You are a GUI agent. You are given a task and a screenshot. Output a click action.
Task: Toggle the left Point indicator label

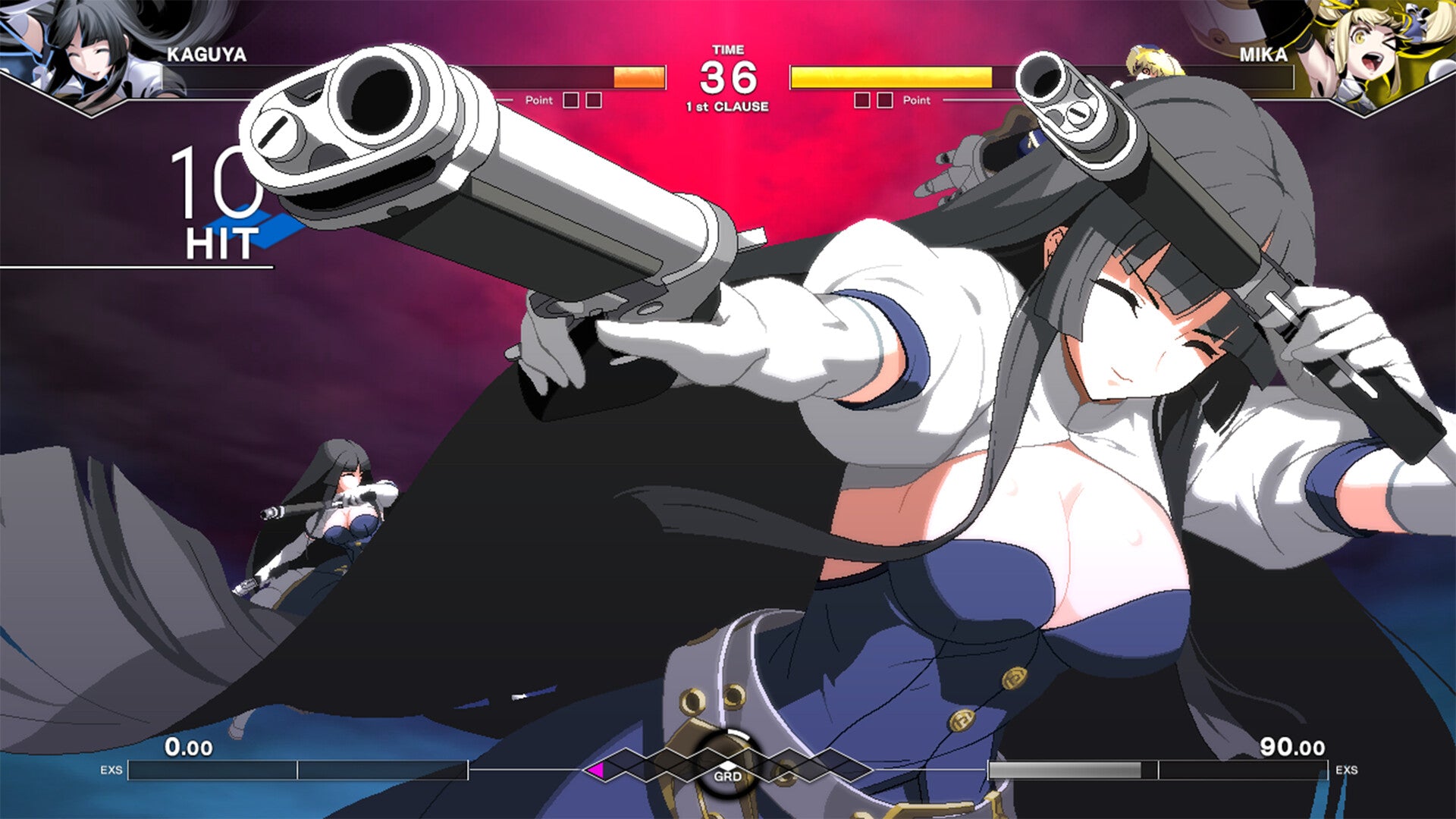(540, 99)
